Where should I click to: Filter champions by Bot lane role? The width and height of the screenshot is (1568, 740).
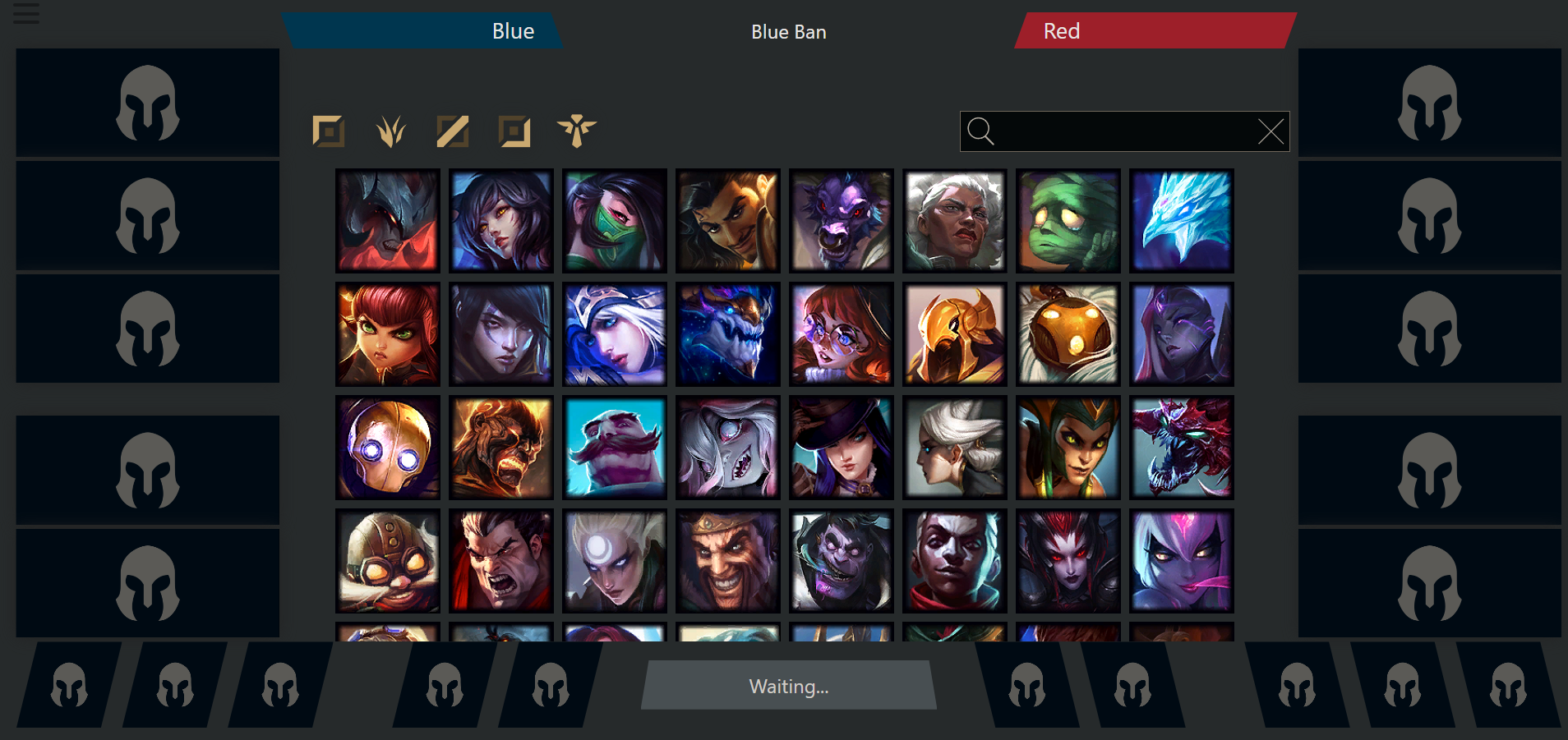(x=516, y=131)
